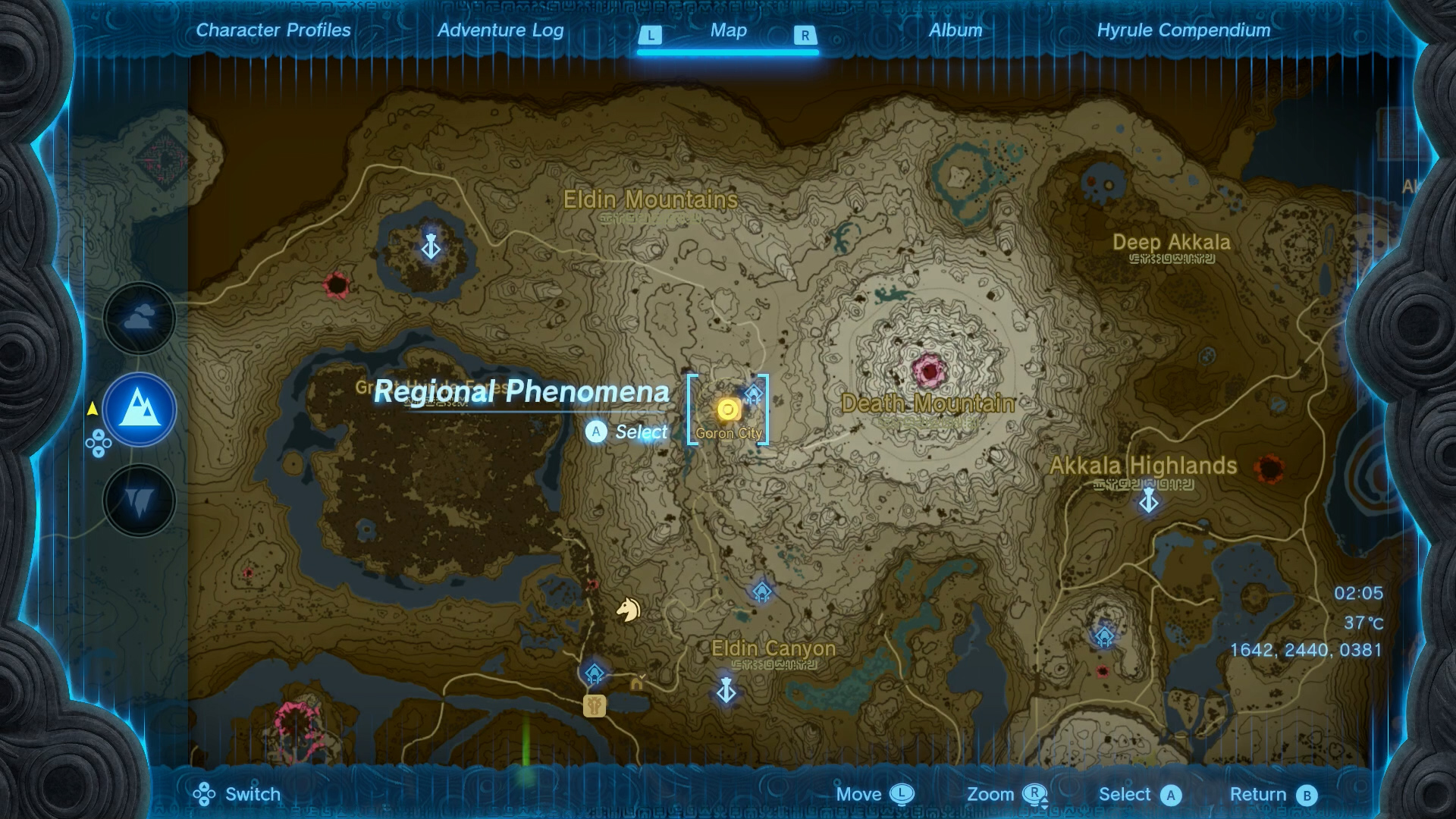Screen dimensions: 1456x819
Task: Click the Surface map layer icon
Action: pos(139,409)
